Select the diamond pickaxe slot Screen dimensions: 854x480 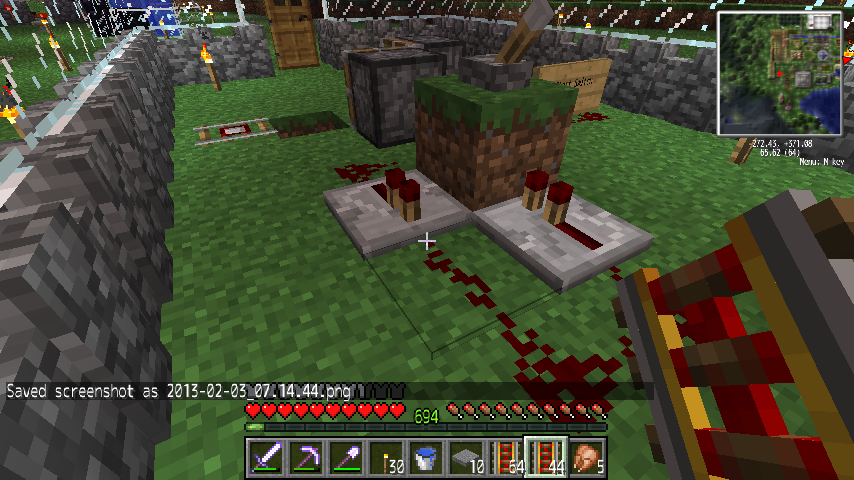(306, 457)
